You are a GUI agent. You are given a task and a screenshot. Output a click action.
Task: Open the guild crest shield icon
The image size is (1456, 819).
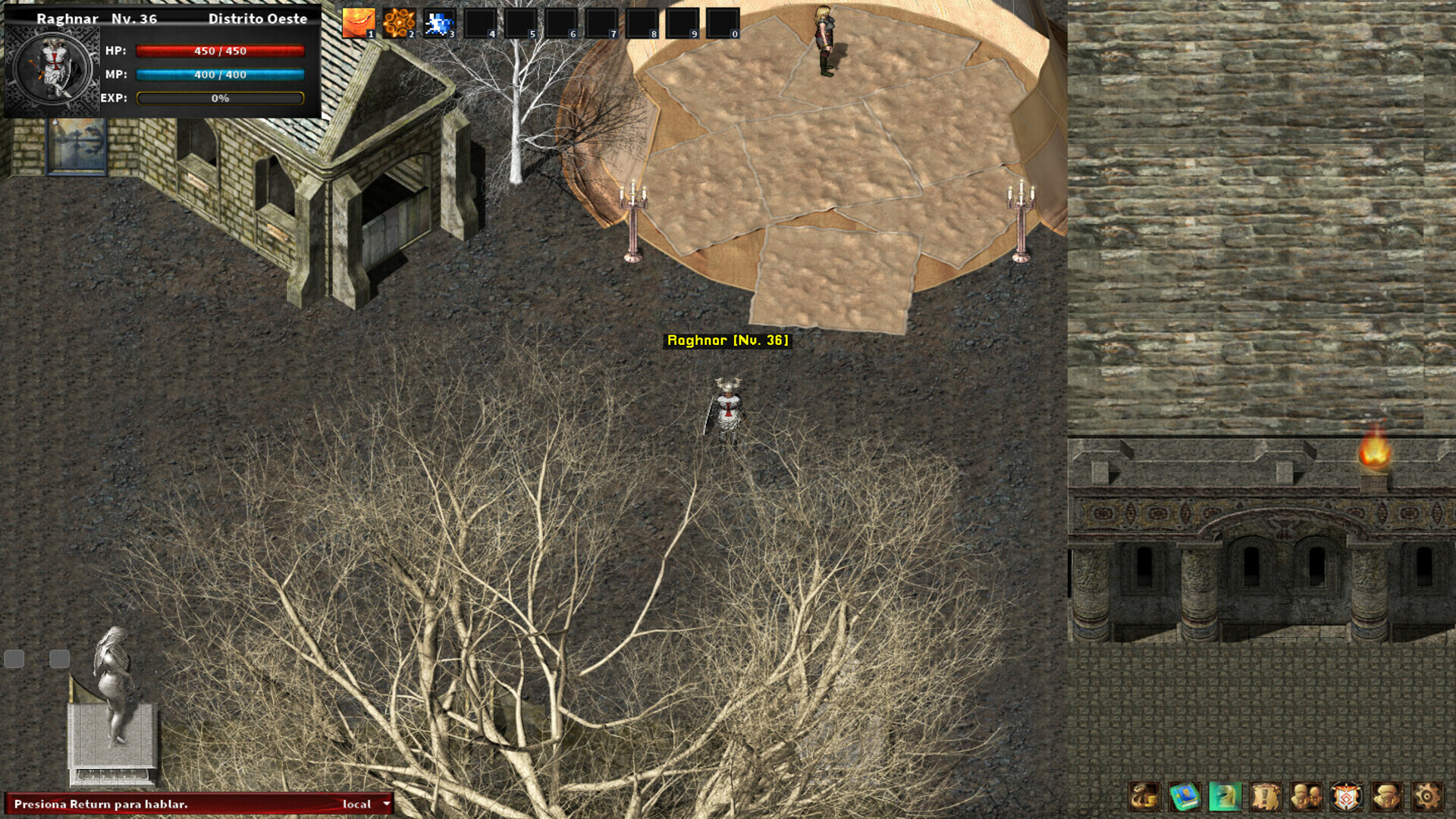click(x=1345, y=796)
